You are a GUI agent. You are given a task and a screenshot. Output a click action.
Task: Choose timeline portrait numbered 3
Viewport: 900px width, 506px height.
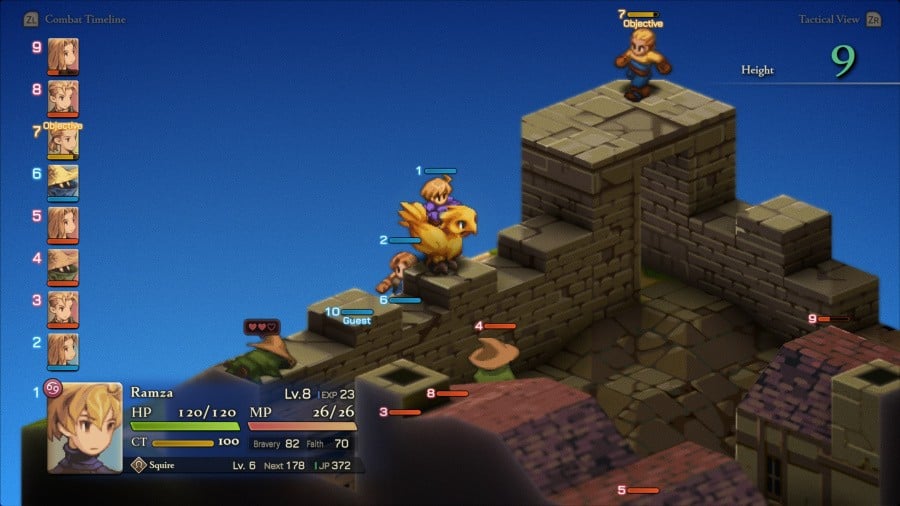62,308
